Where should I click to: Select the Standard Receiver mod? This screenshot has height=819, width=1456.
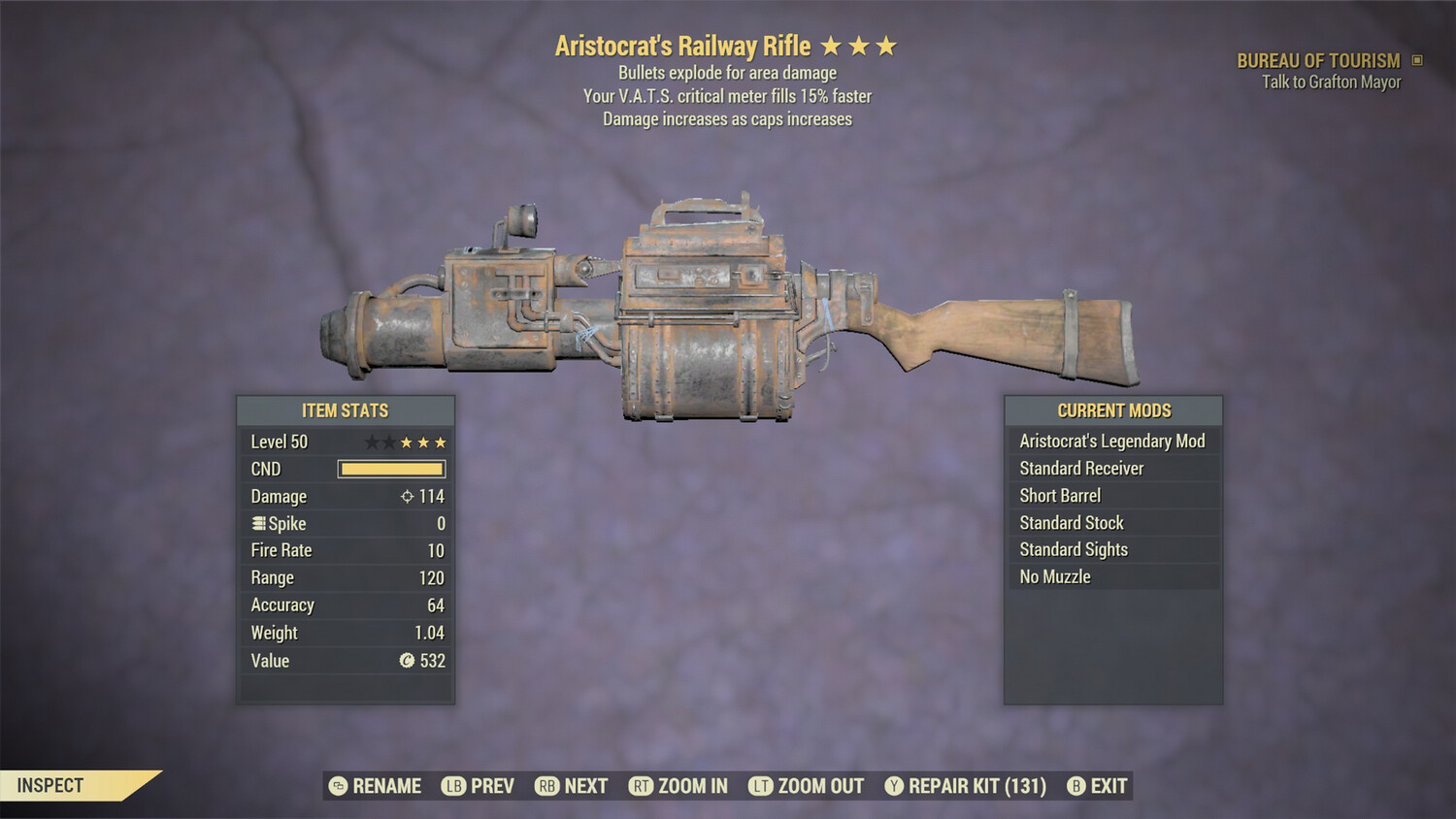1111,468
